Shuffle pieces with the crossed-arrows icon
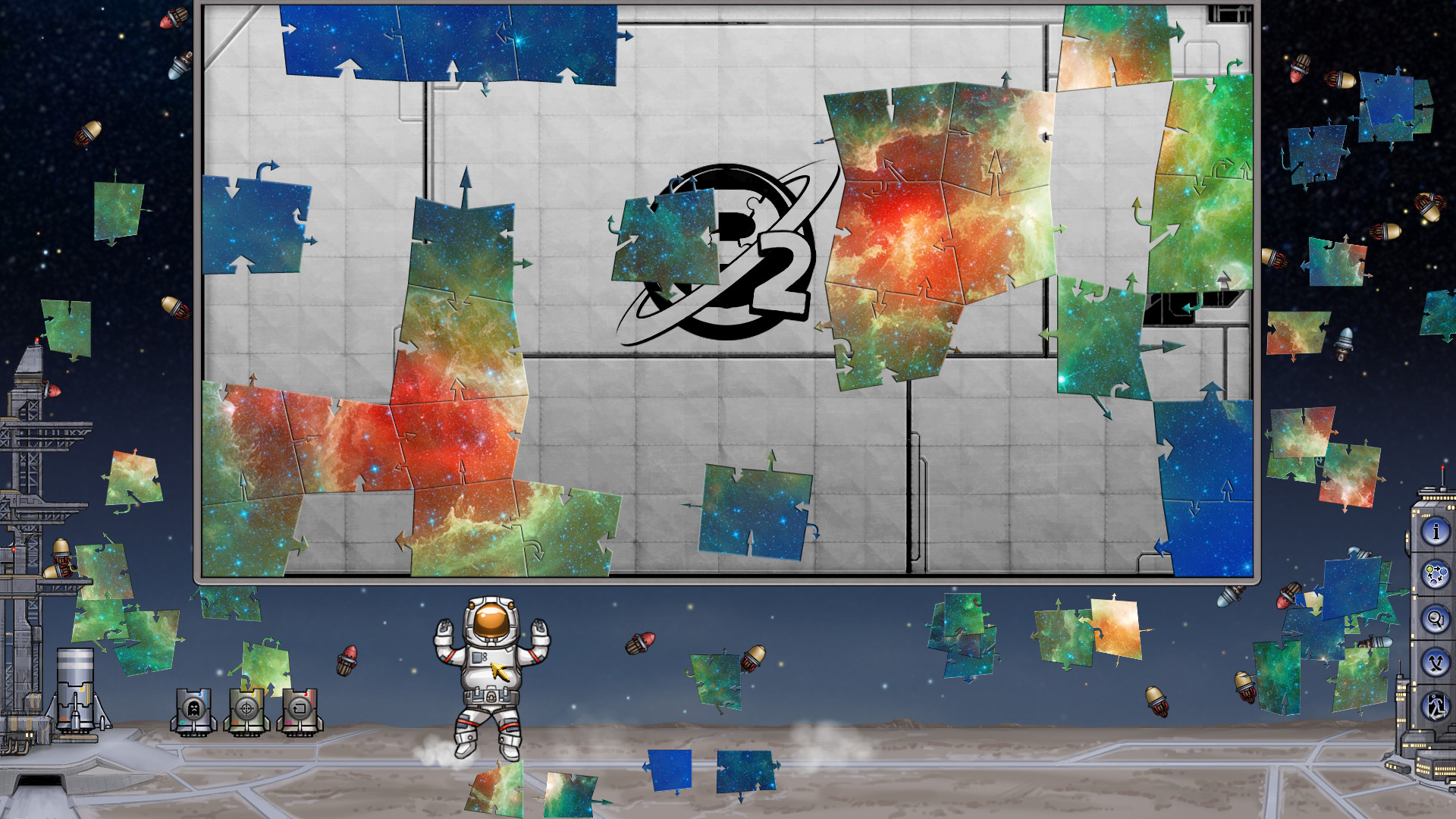This screenshot has height=819, width=1456. click(x=1436, y=661)
